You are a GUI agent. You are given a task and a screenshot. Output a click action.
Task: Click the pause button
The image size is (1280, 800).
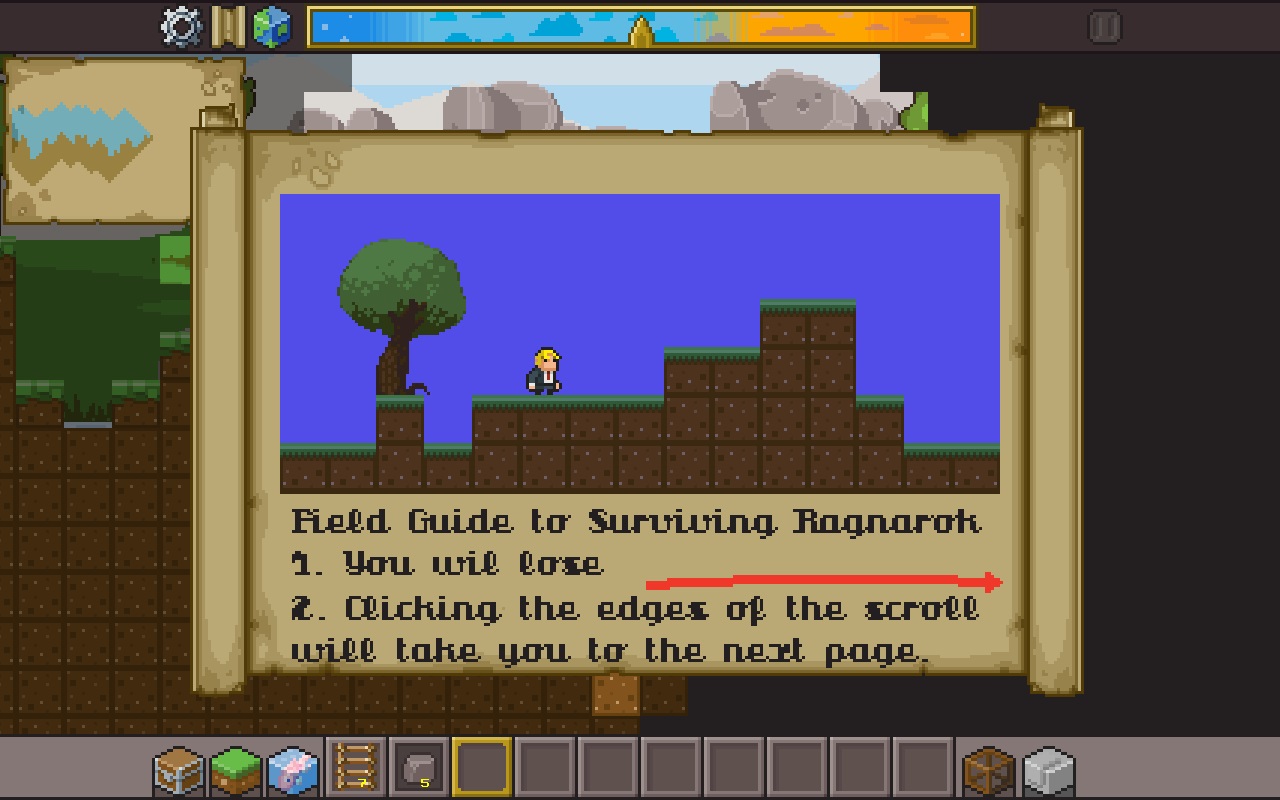1104,27
